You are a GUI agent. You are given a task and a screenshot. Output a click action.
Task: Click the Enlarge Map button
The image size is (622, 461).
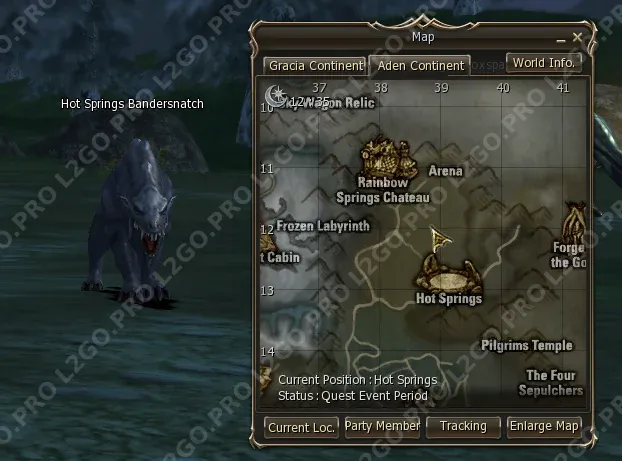544,426
